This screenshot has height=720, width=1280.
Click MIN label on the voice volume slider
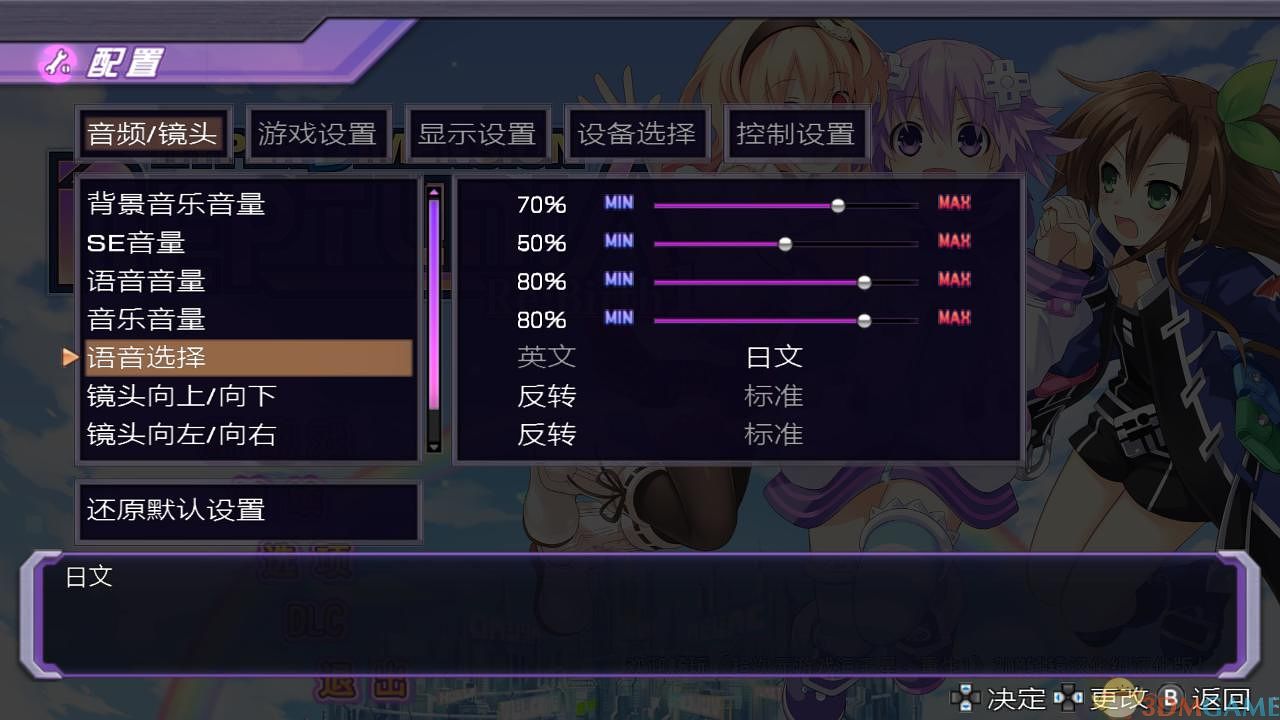tap(618, 281)
